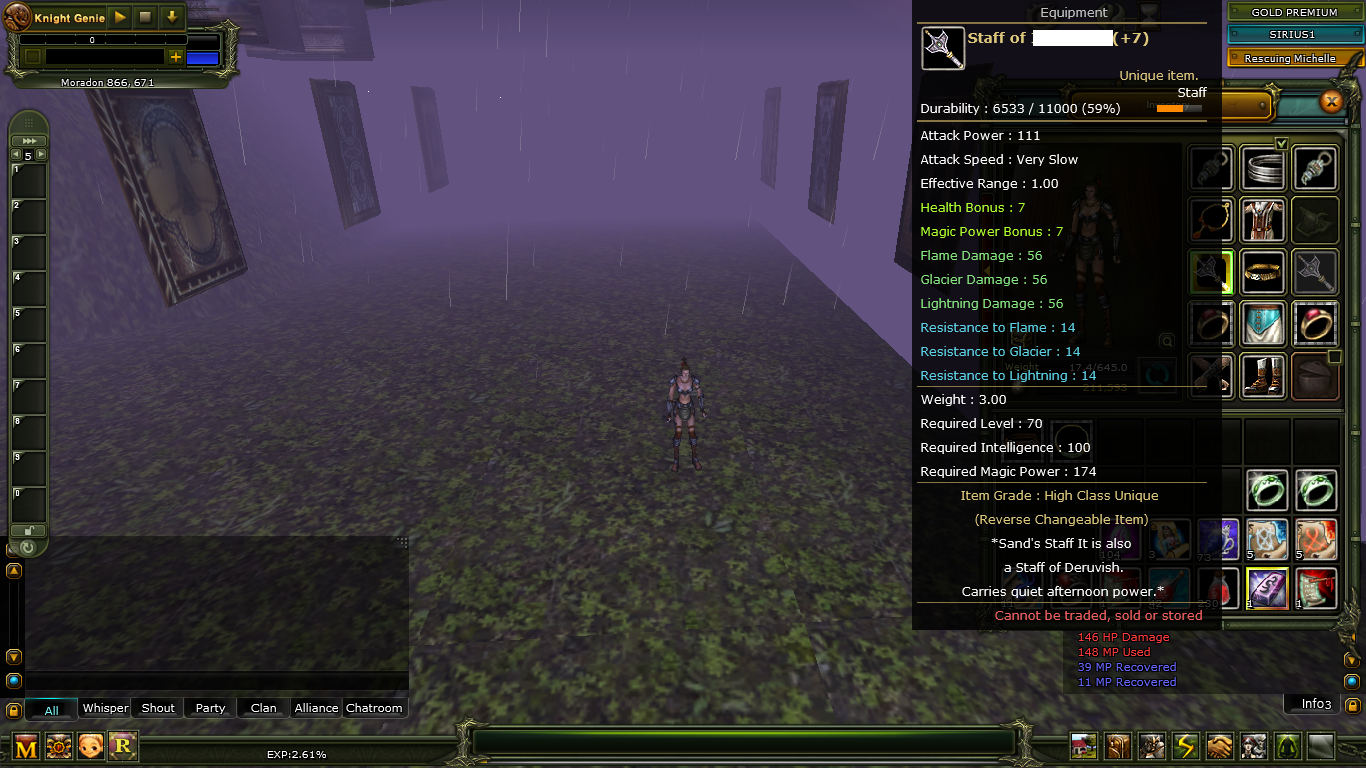Click the arrow beside skill bar page 5
The image size is (1366, 768).
[x=41, y=154]
